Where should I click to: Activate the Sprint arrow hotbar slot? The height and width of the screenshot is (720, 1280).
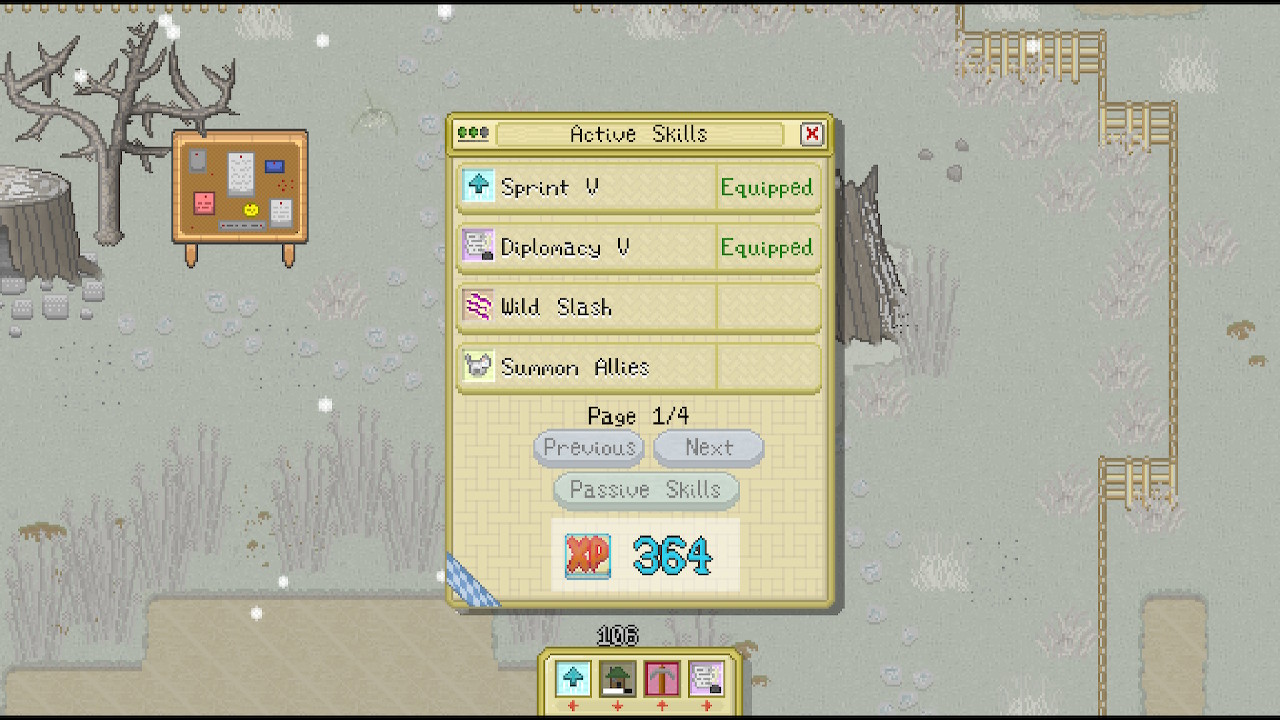(x=573, y=679)
